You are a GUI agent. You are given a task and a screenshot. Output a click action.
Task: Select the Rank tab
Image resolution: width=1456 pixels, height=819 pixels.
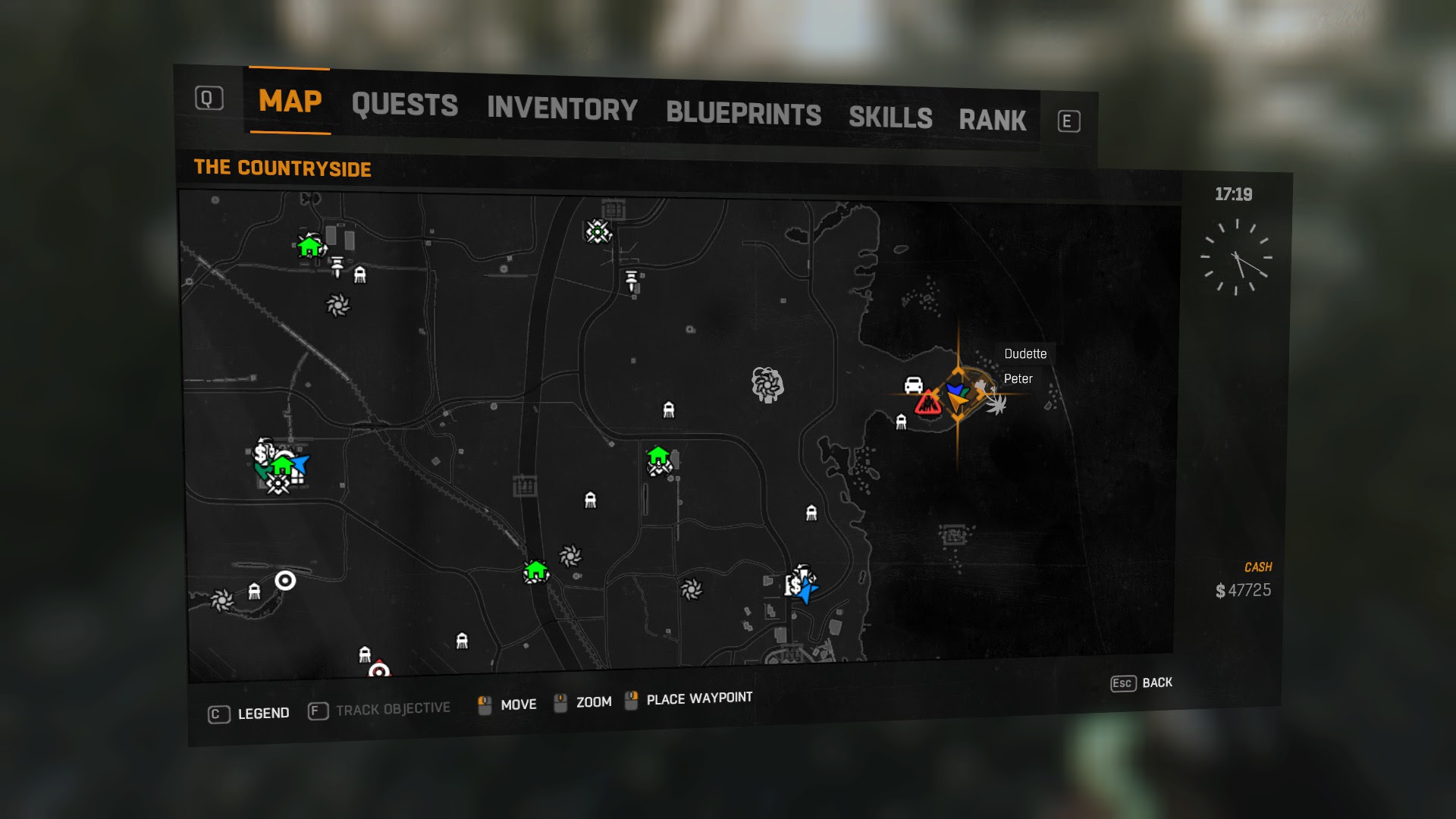tap(992, 121)
